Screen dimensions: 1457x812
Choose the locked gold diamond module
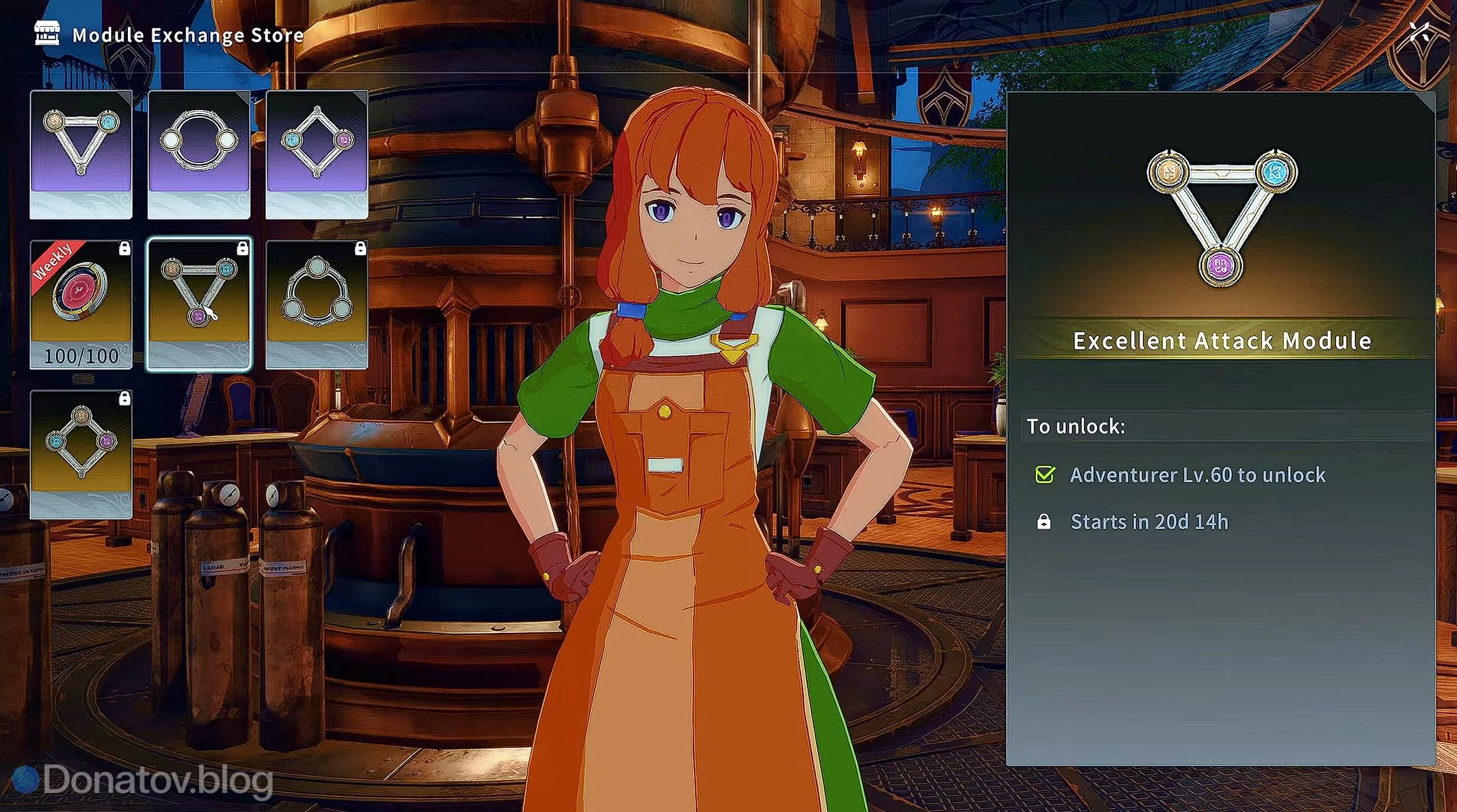(x=81, y=454)
